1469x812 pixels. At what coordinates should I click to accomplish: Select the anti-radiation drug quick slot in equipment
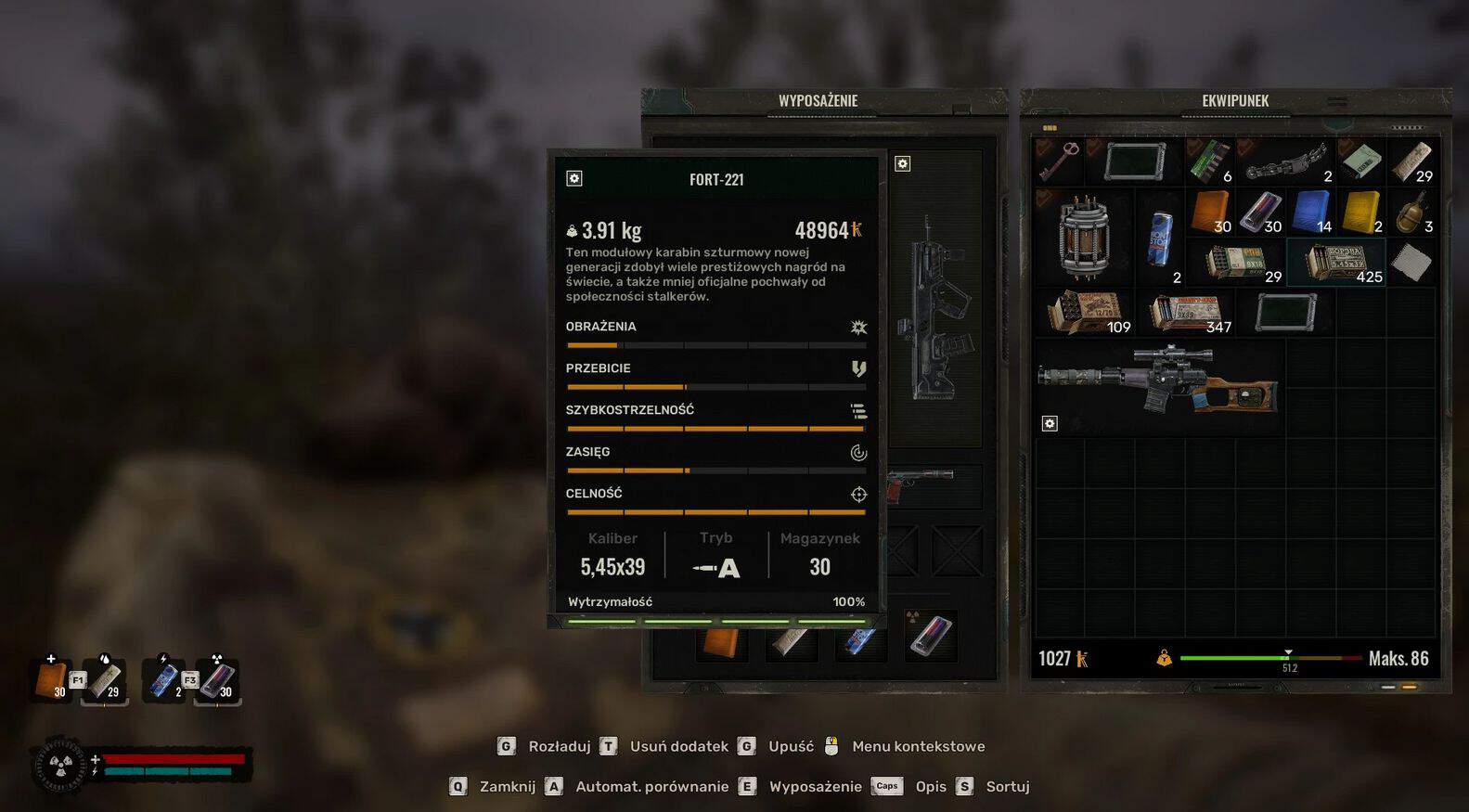tap(931, 636)
